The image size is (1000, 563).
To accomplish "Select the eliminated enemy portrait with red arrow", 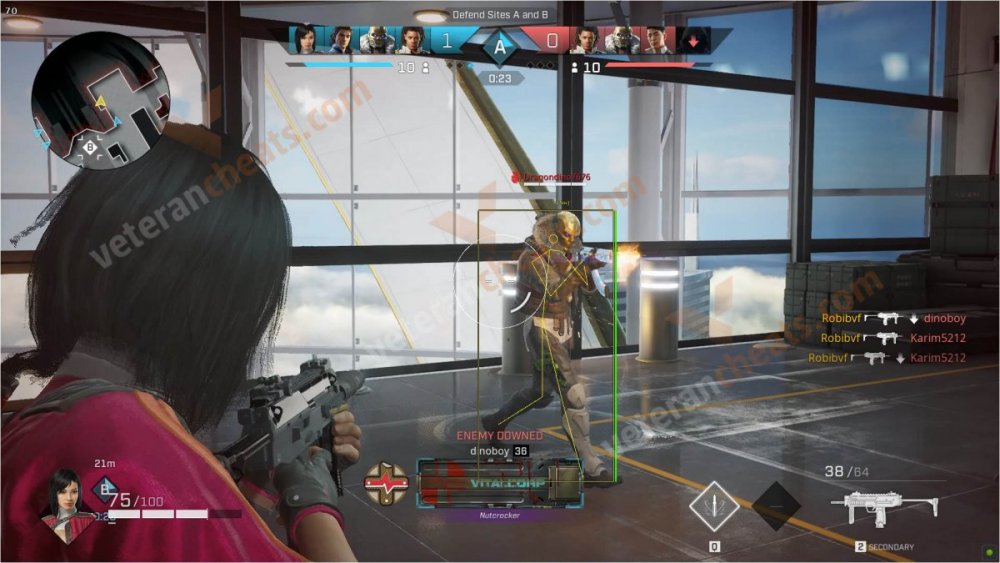I will [694, 40].
